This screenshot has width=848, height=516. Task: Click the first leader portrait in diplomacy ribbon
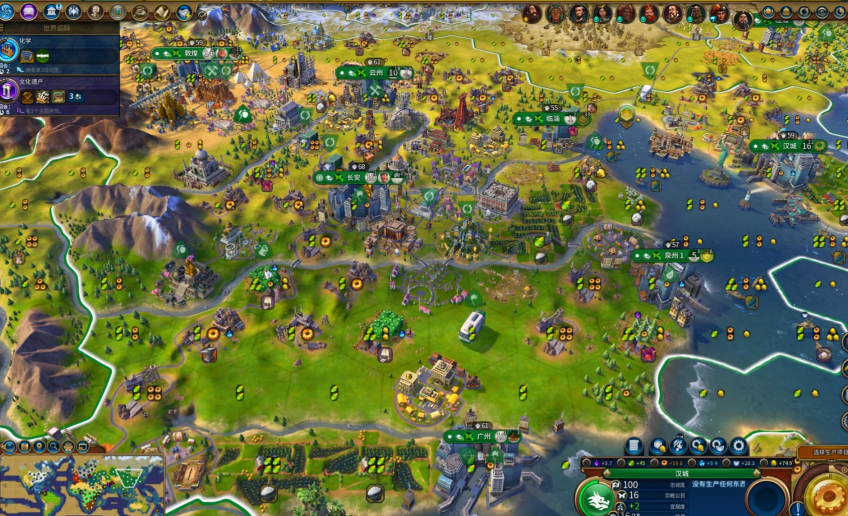(532, 13)
